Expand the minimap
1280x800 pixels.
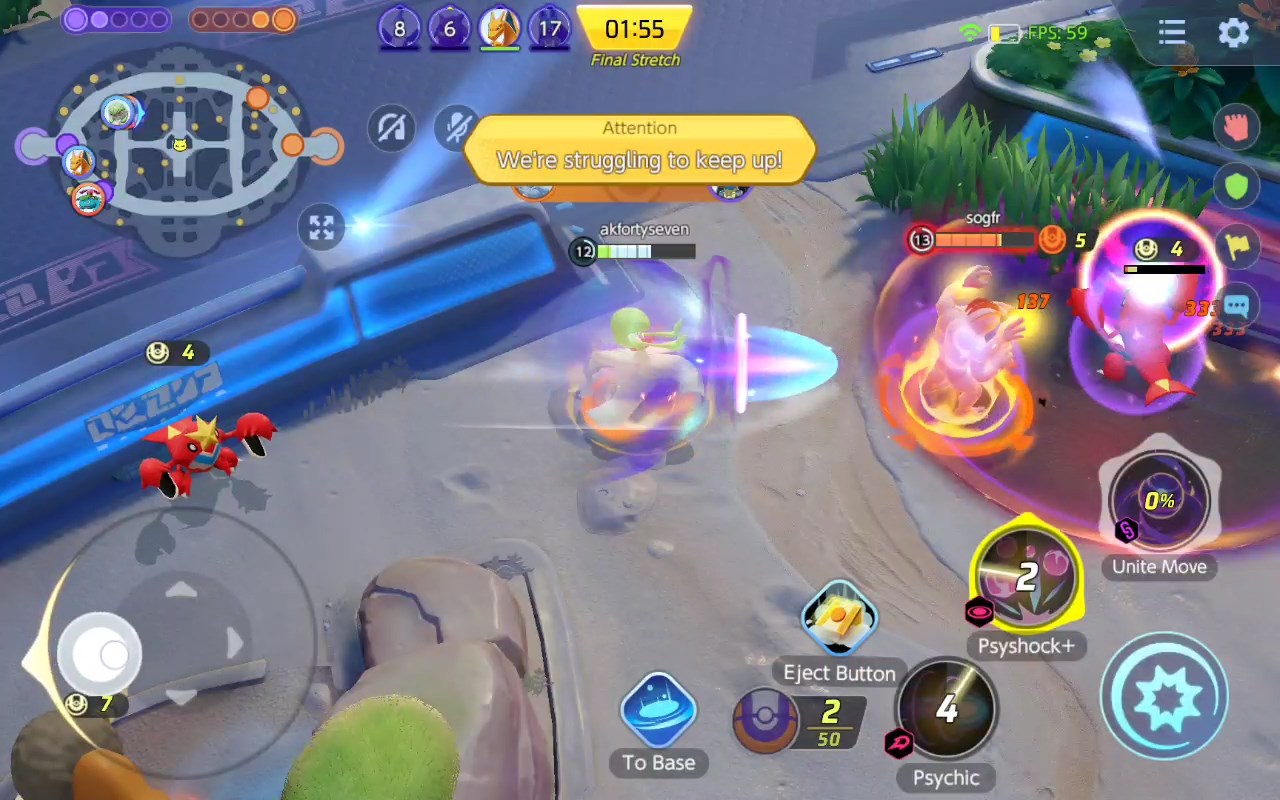coord(321,228)
